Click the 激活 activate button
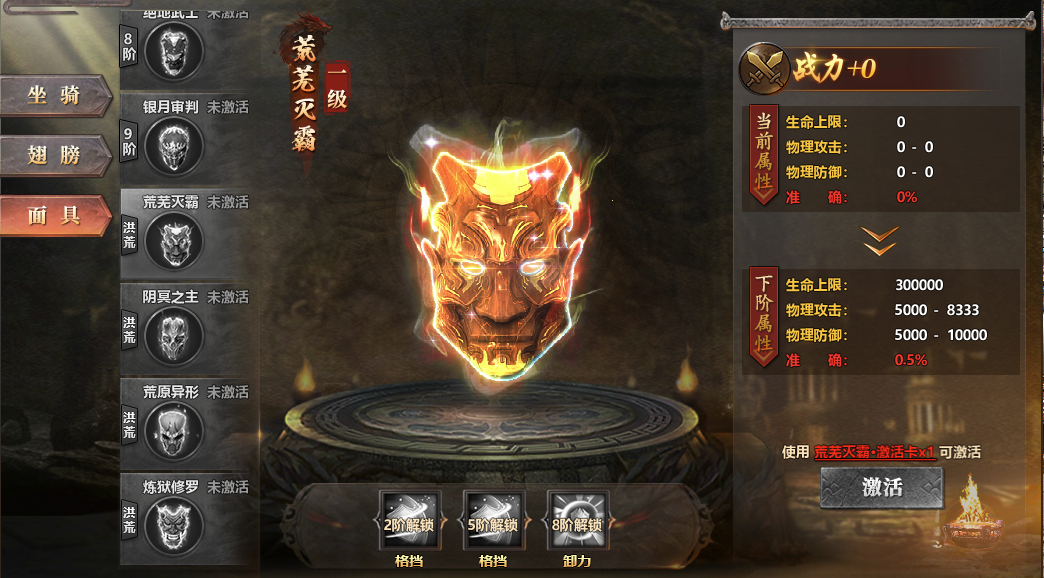Screen dimensions: 1044x578 881,488
